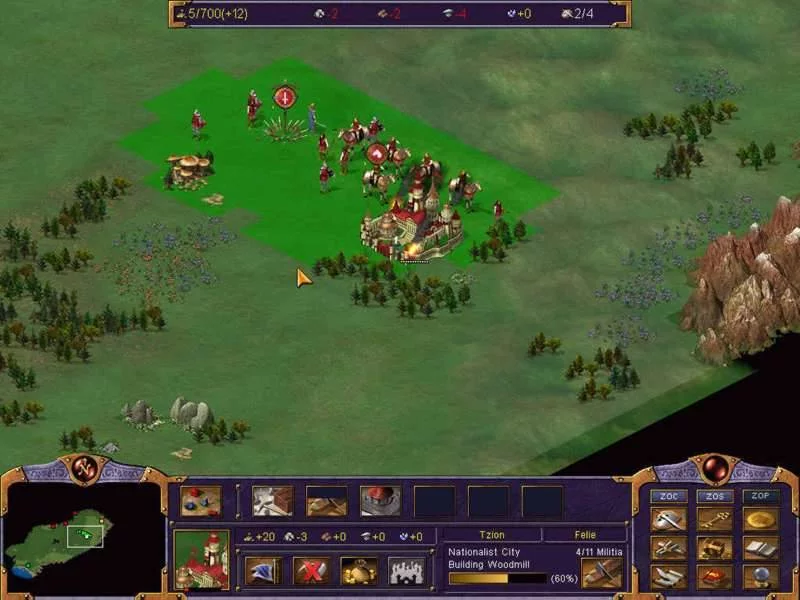Toggle the ZOS overlay button
Screen dimensions: 800x600
(x=714, y=496)
